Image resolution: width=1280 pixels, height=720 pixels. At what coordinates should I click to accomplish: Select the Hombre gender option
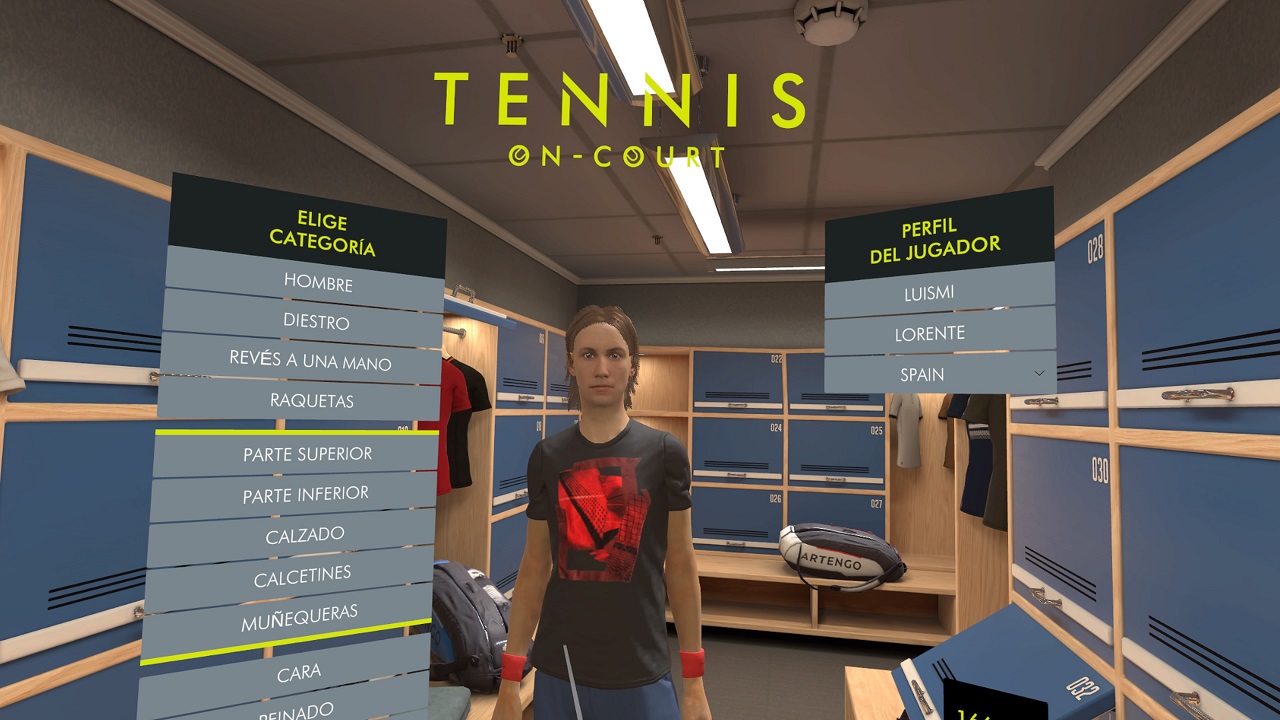pos(317,283)
